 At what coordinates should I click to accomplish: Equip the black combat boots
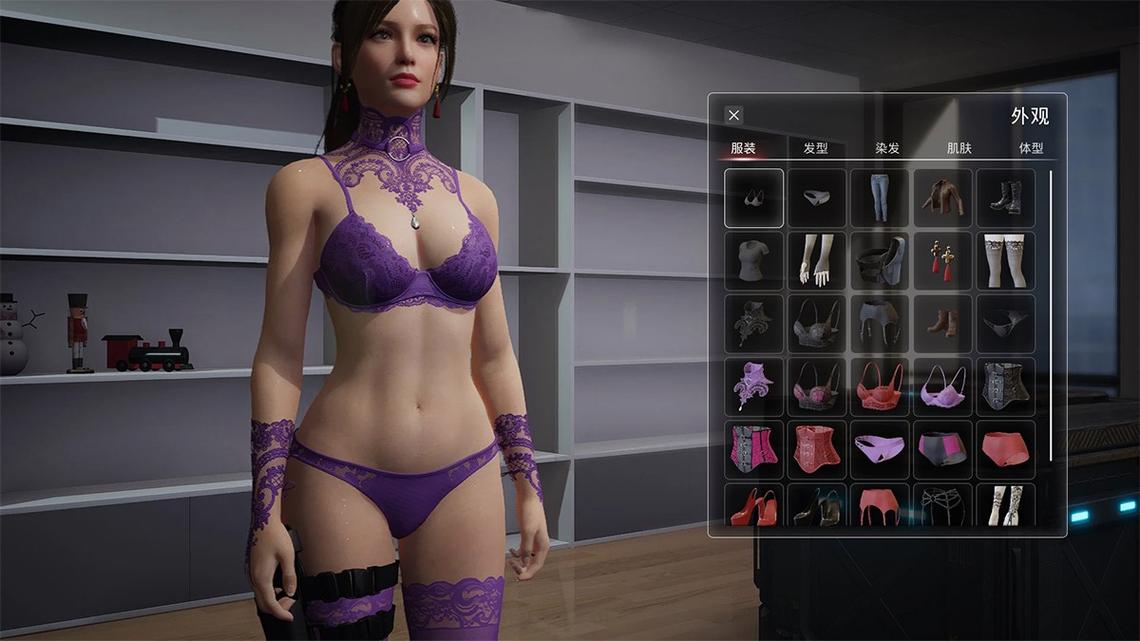pos(1005,198)
